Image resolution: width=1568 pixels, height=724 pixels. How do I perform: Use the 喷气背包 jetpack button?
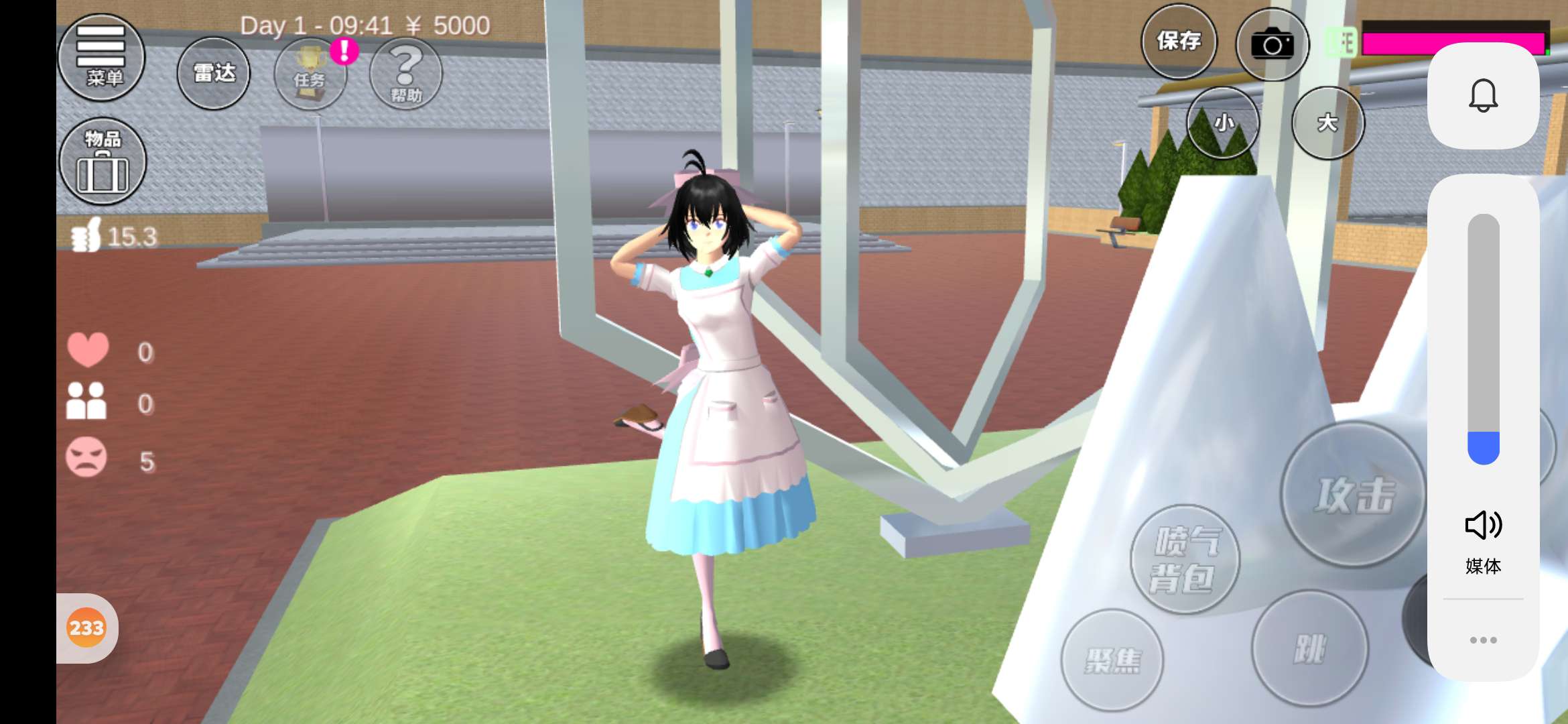click(x=1185, y=559)
